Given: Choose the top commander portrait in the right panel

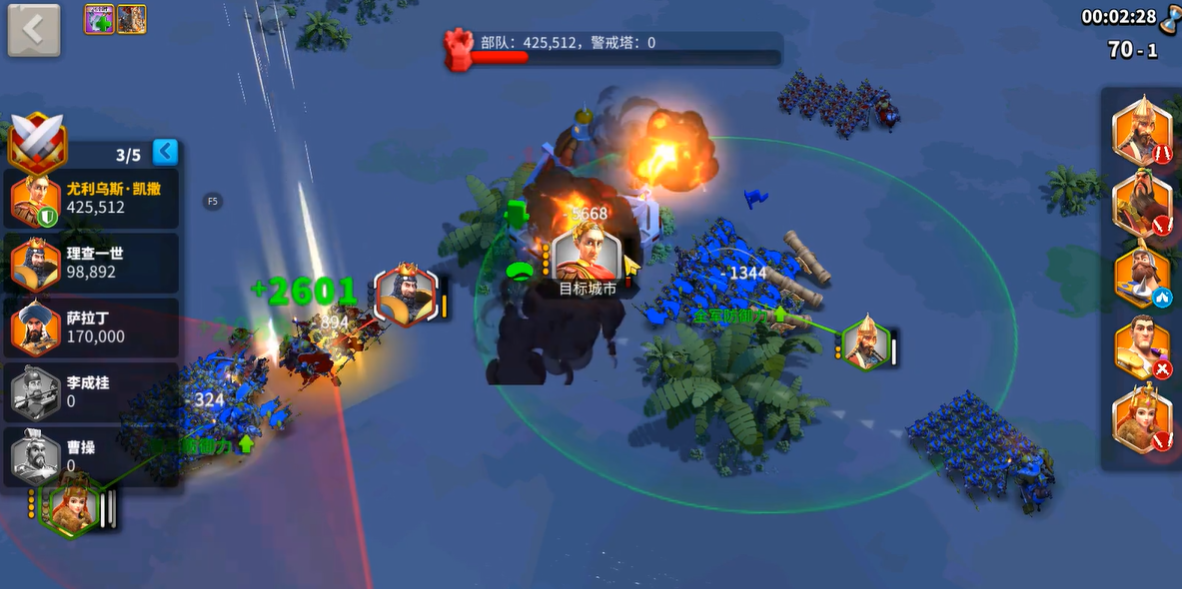Looking at the screenshot, I should click(1141, 131).
